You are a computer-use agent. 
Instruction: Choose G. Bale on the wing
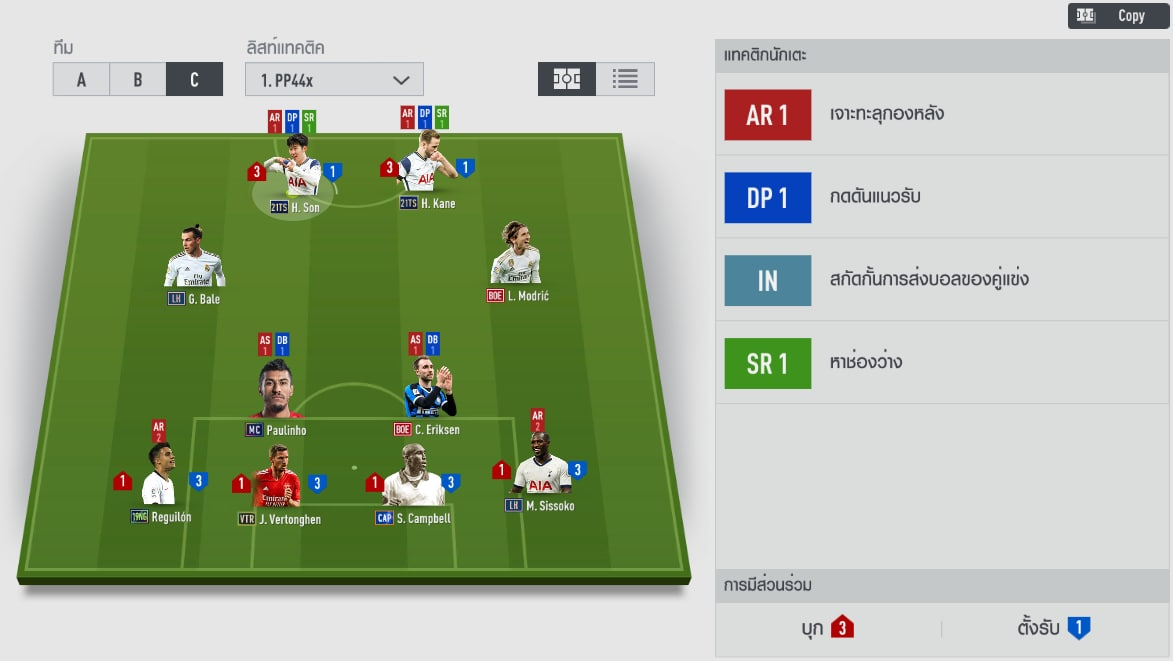click(x=194, y=262)
